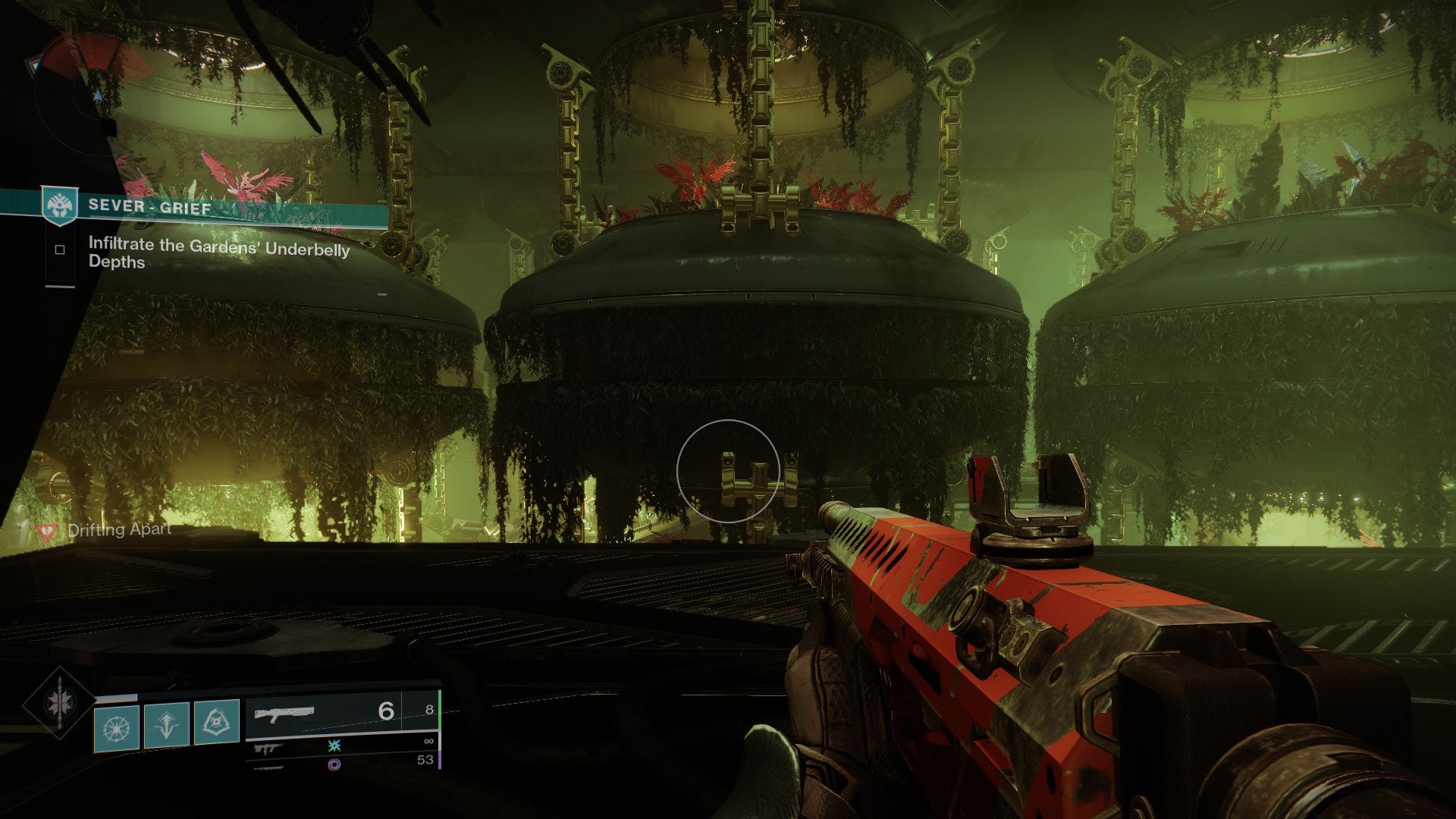Select the Infiltrate the Gardens' Underbelly objective
The height and width of the screenshot is (819, 1456).
point(218,253)
